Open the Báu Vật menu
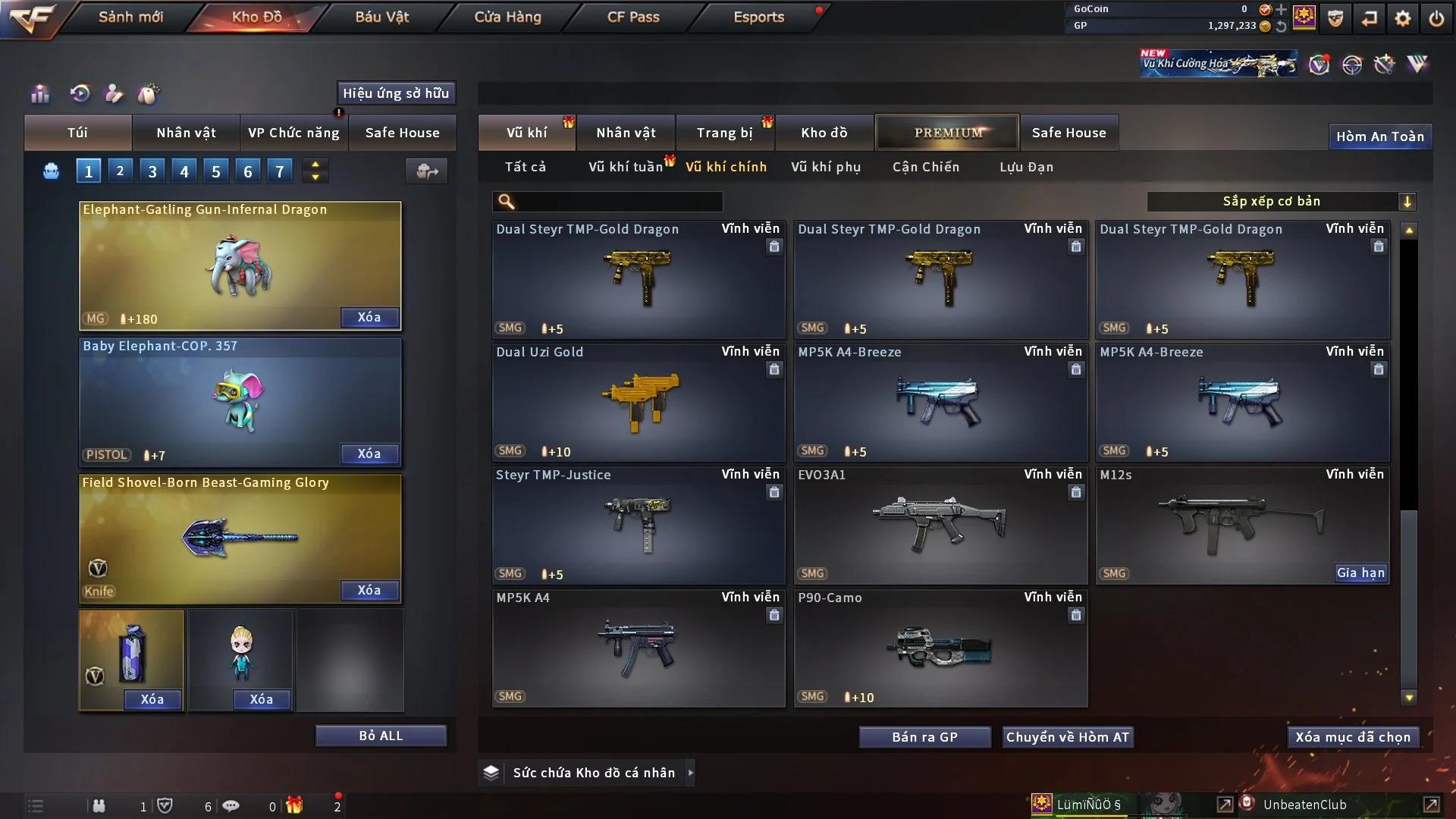The width and height of the screenshot is (1456, 819). click(x=381, y=17)
